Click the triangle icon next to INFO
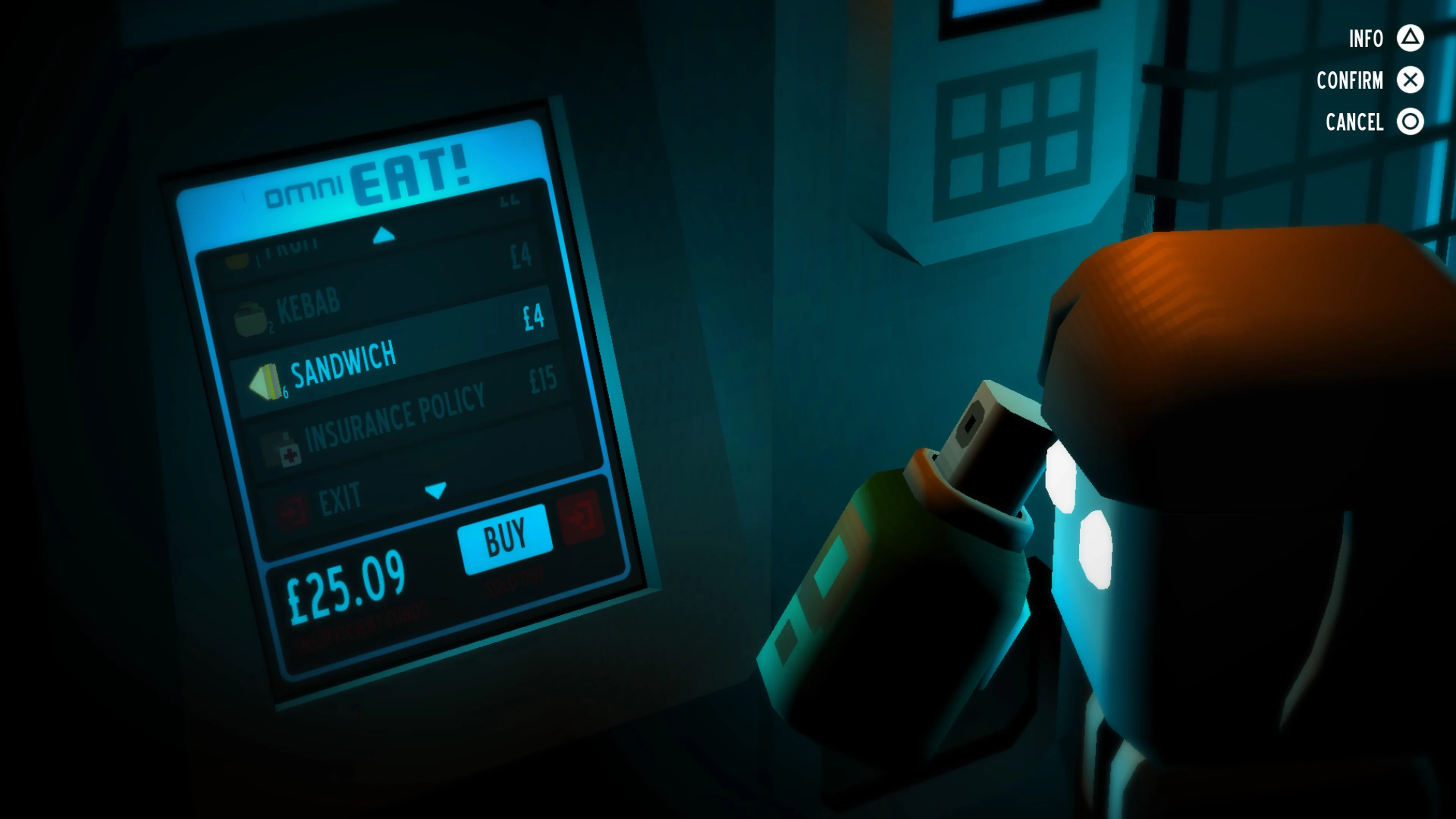Screen dimensions: 1456x819 1411,38
